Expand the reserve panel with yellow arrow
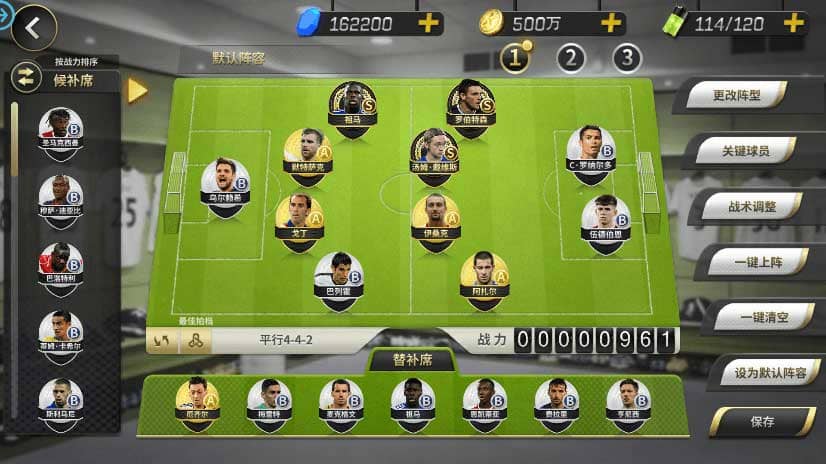This screenshot has width=826, height=464. point(138,90)
